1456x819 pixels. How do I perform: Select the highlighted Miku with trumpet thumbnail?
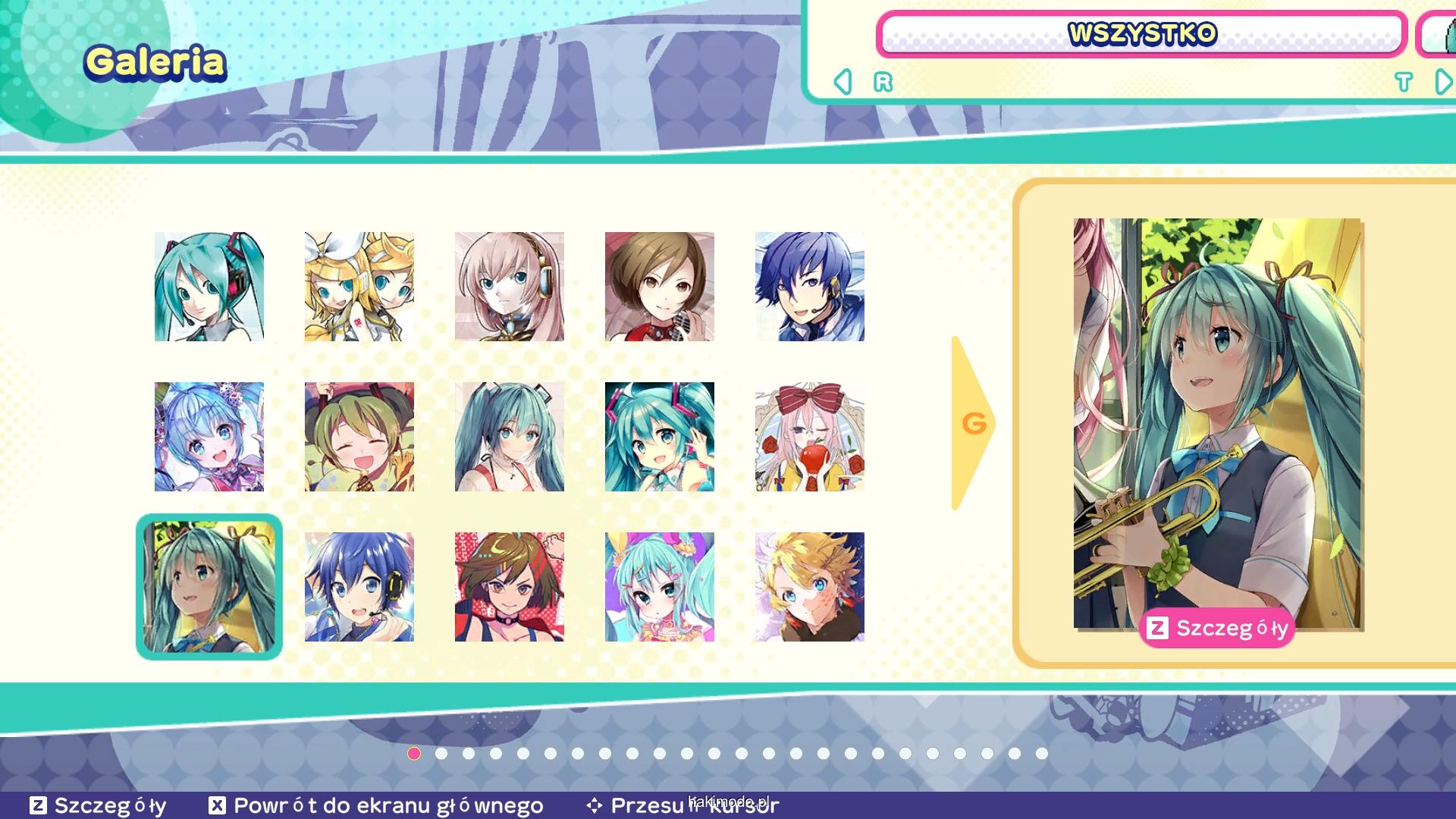[x=209, y=587]
